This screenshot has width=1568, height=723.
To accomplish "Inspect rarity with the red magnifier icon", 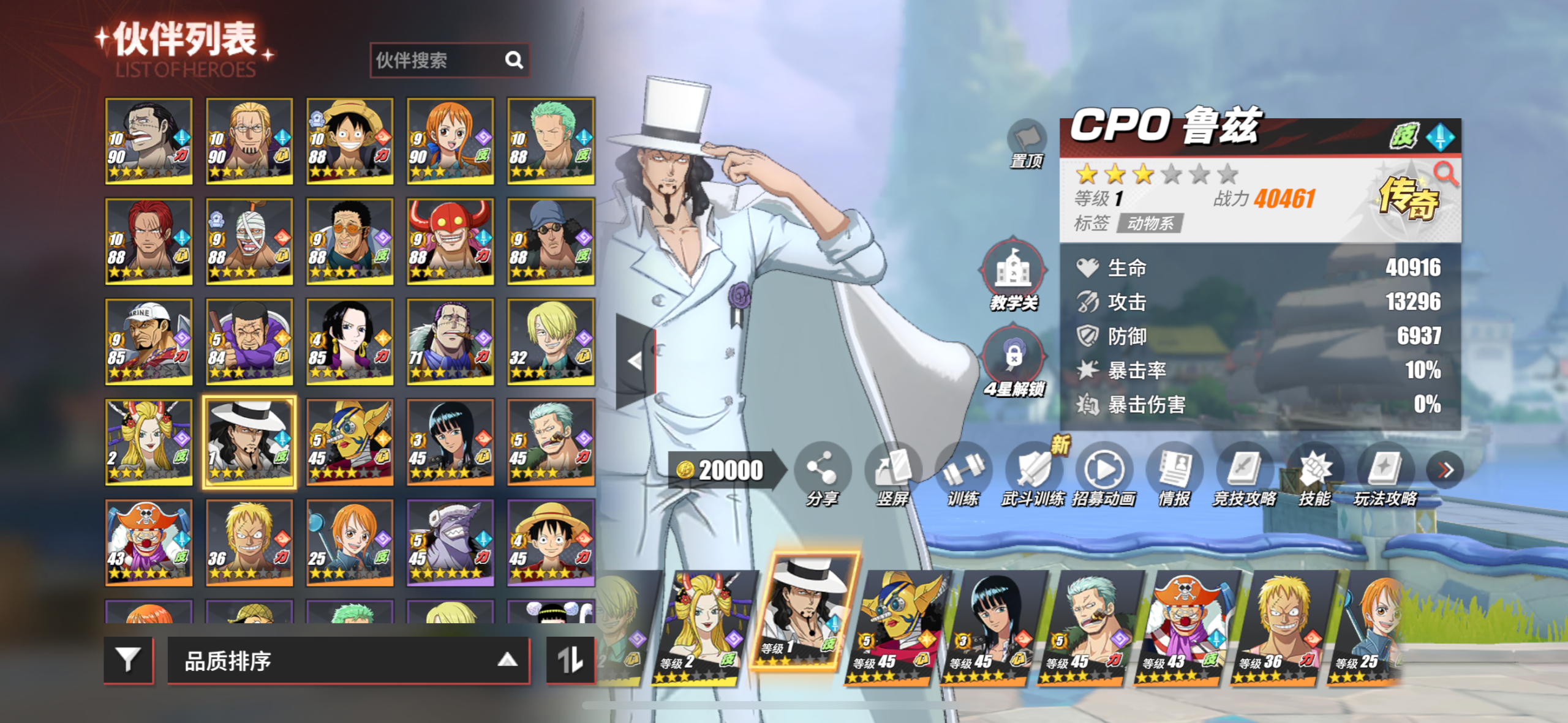I will 1445,174.
